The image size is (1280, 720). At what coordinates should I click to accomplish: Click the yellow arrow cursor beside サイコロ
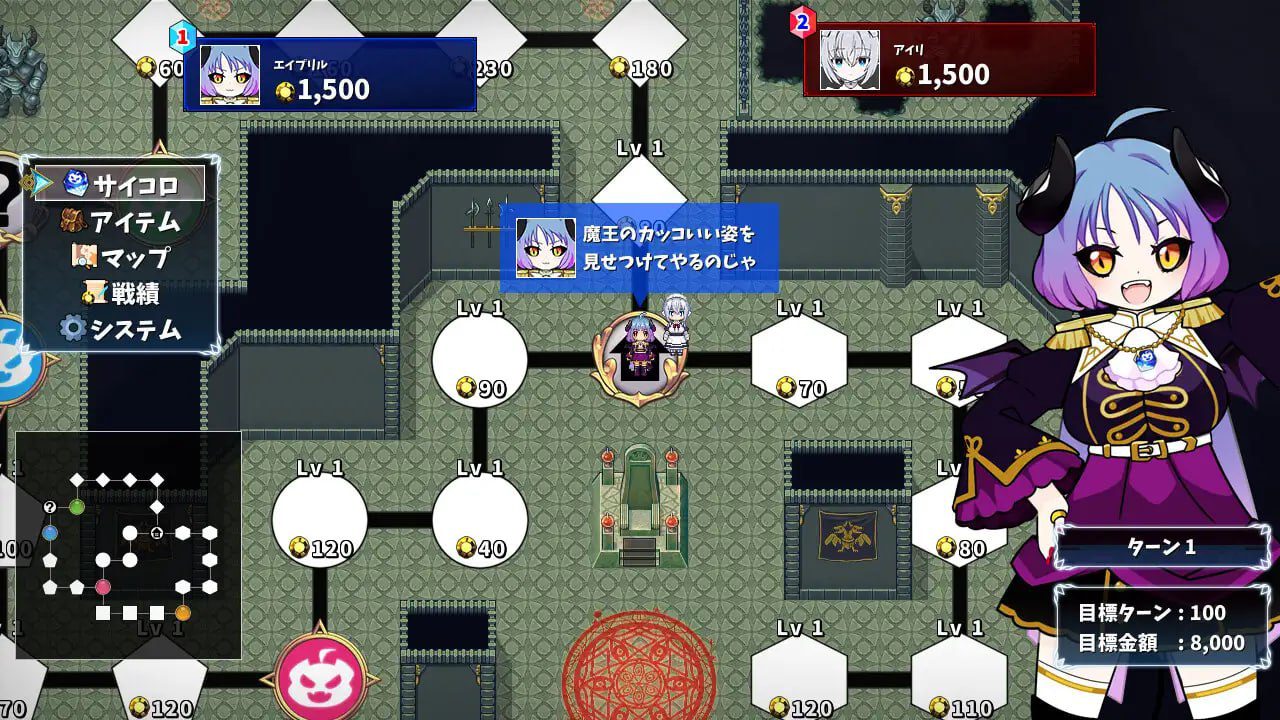point(39,181)
